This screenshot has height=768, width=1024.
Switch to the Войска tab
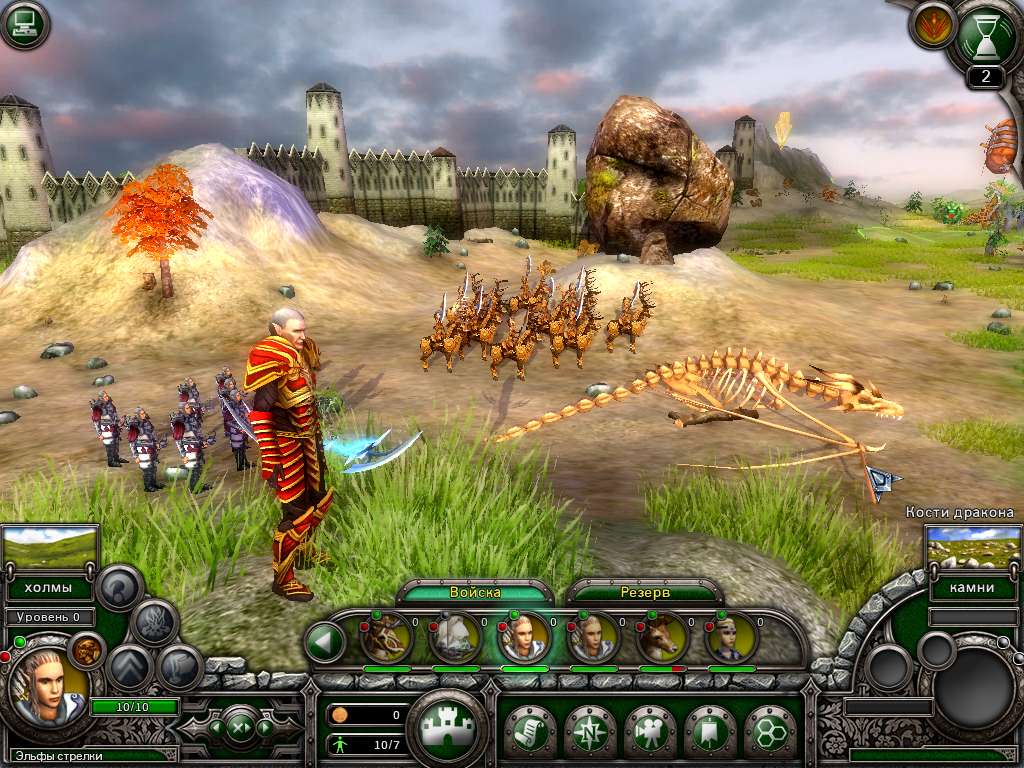pyautogui.click(x=475, y=592)
